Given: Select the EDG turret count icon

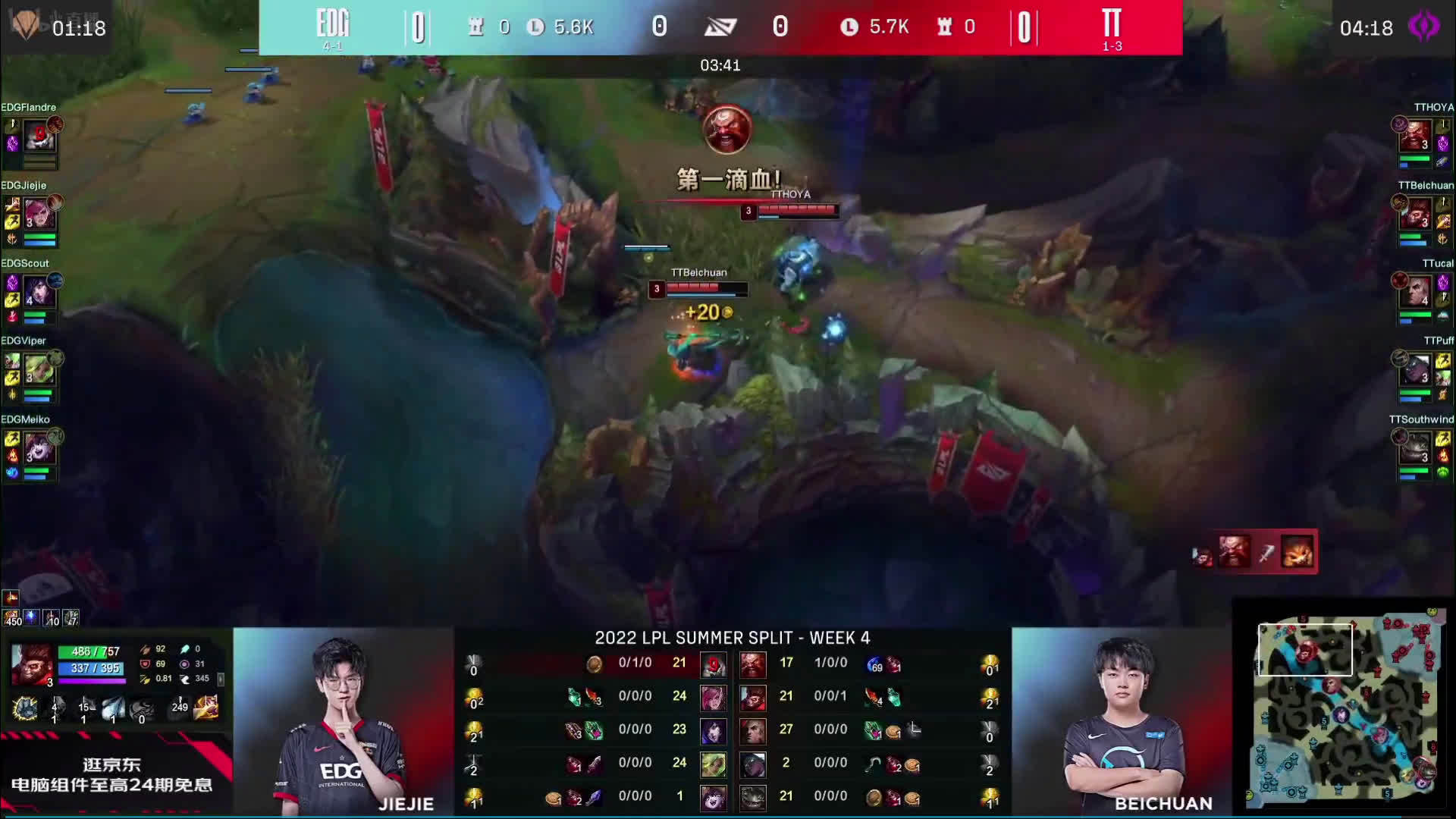Looking at the screenshot, I should 476,27.
